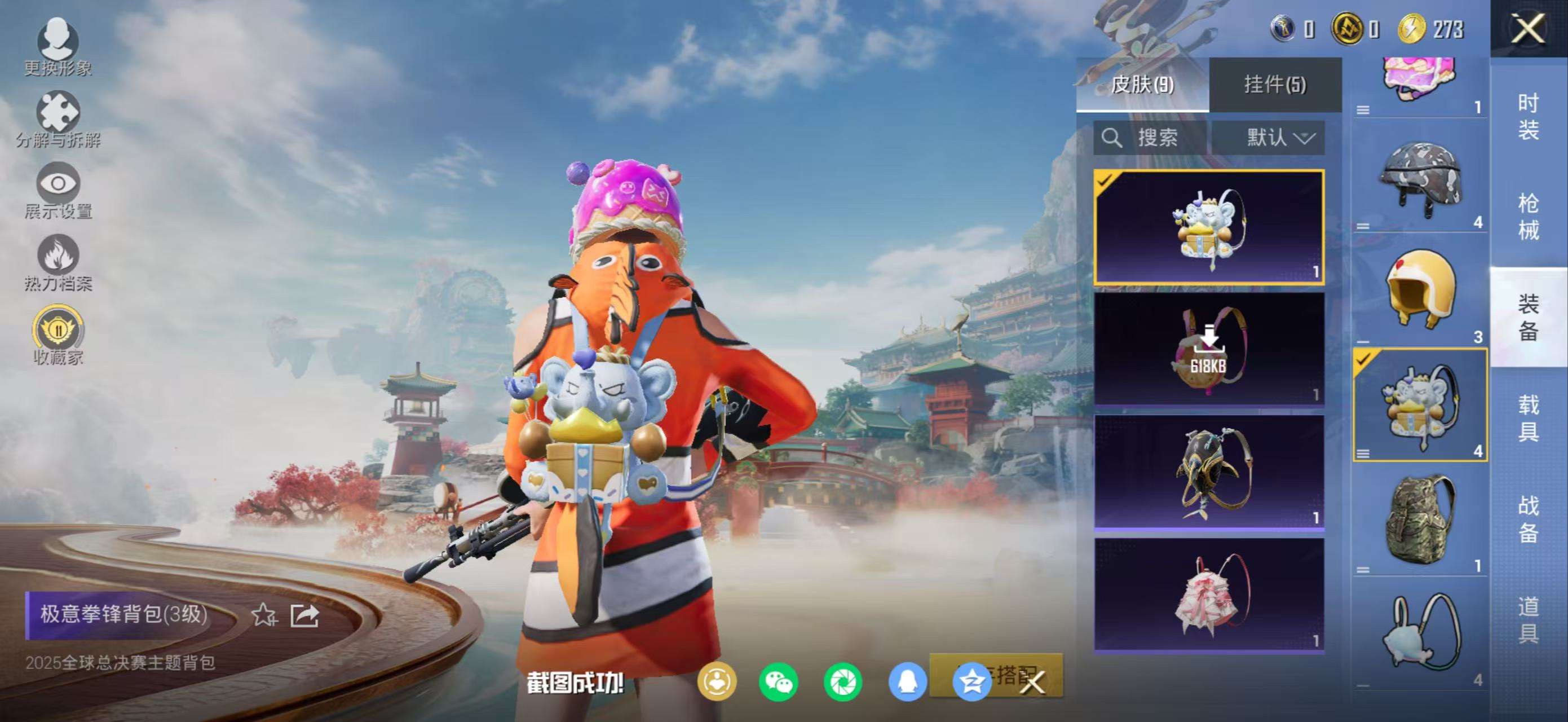
Task: Download the 618KB backpack skin
Action: pos(1208,349)
